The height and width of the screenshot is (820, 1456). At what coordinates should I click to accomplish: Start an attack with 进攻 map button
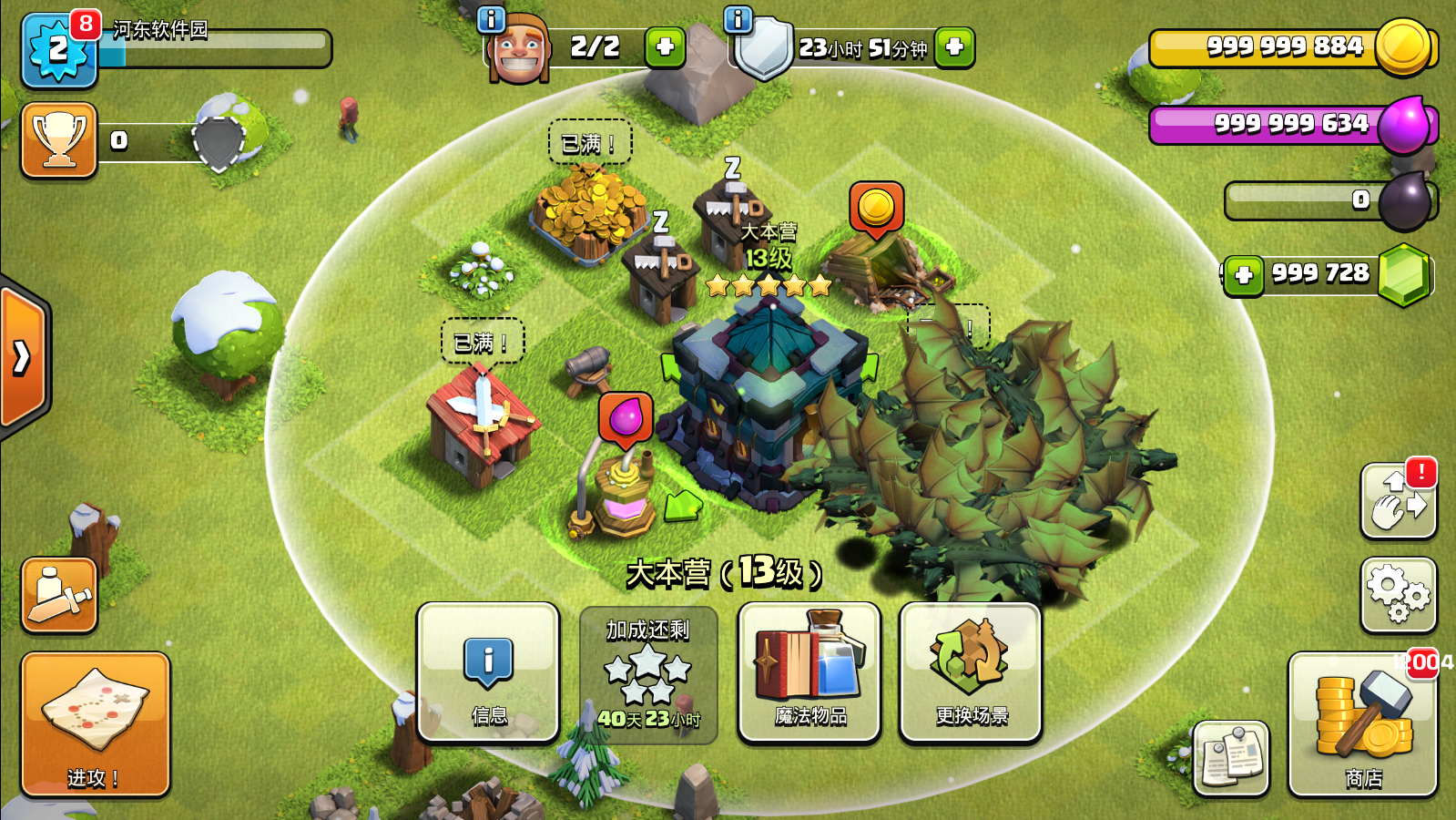[x=96, y=724]
